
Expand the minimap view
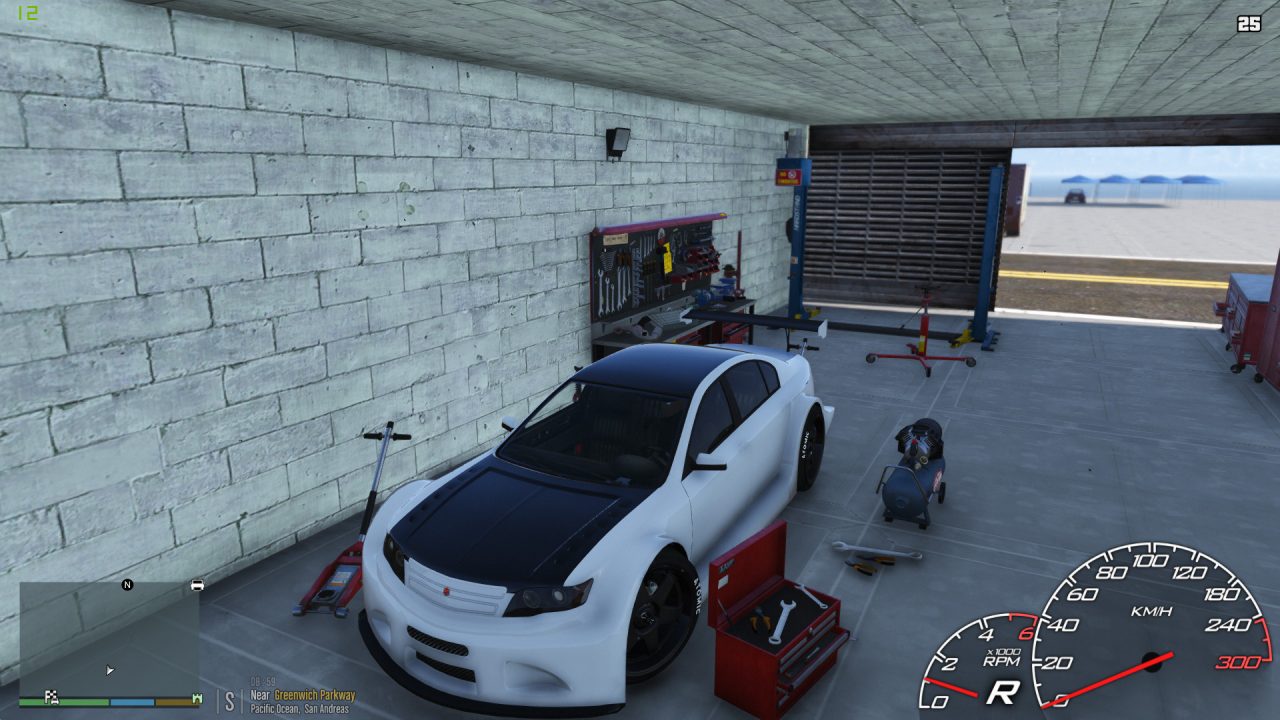click(110, 640)
